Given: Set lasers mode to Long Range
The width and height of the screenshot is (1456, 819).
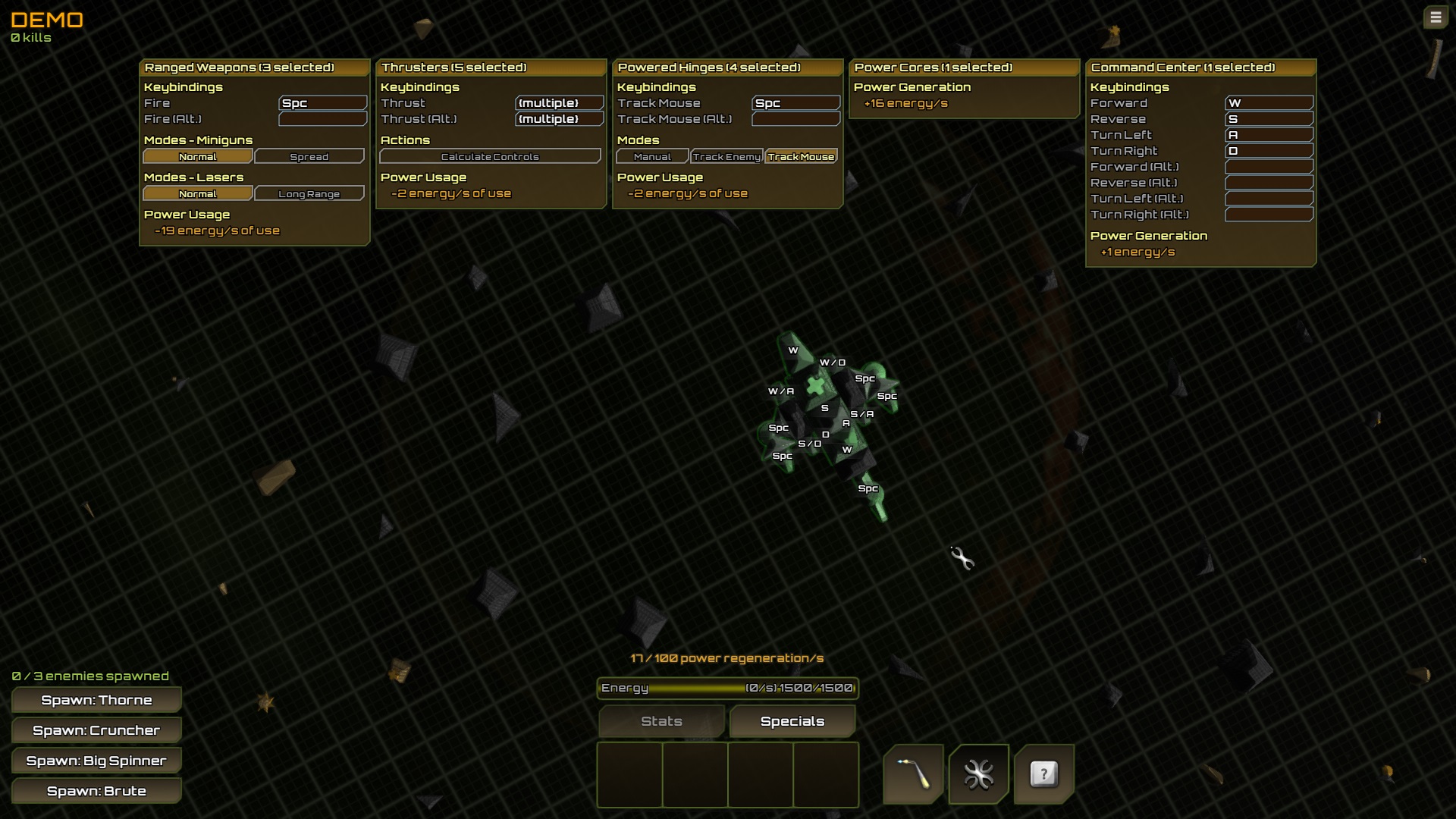Looking at the screenshot, I should pos(309,193).
